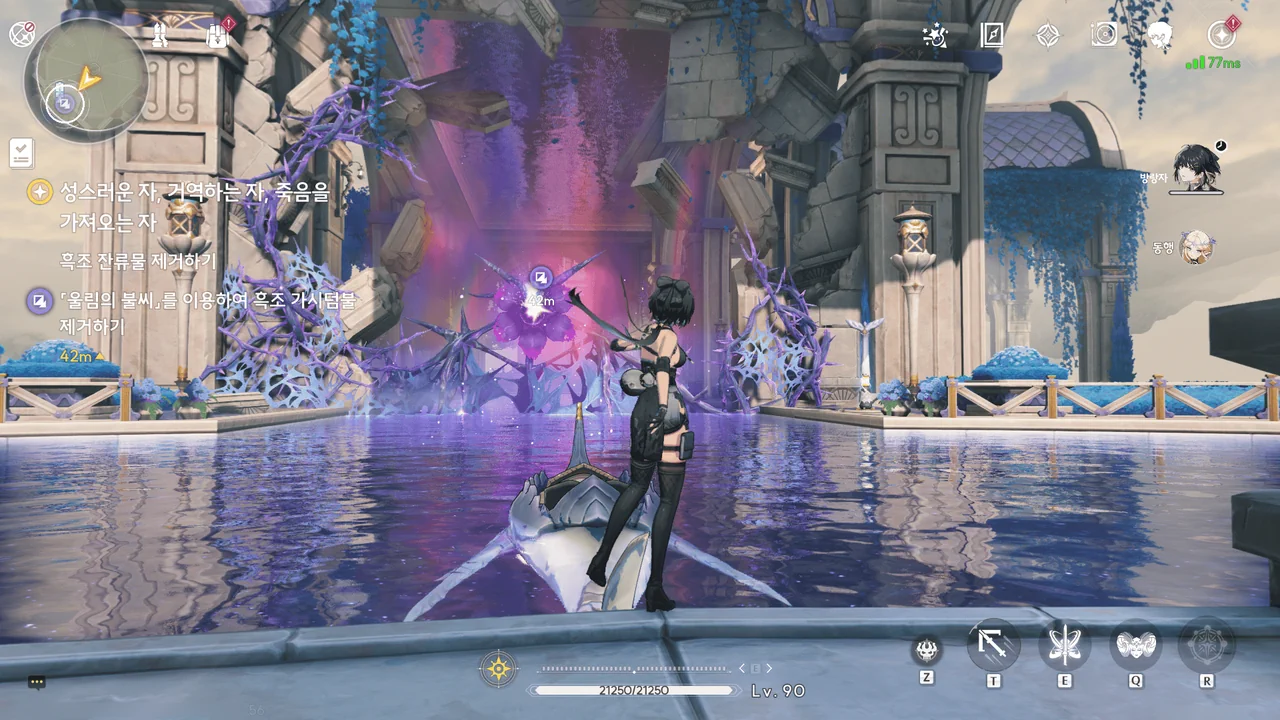The width and height of the screenshot is (1280, 720).
Task: Activate the skull-crest utility icon
Action: tap(927, 651)
